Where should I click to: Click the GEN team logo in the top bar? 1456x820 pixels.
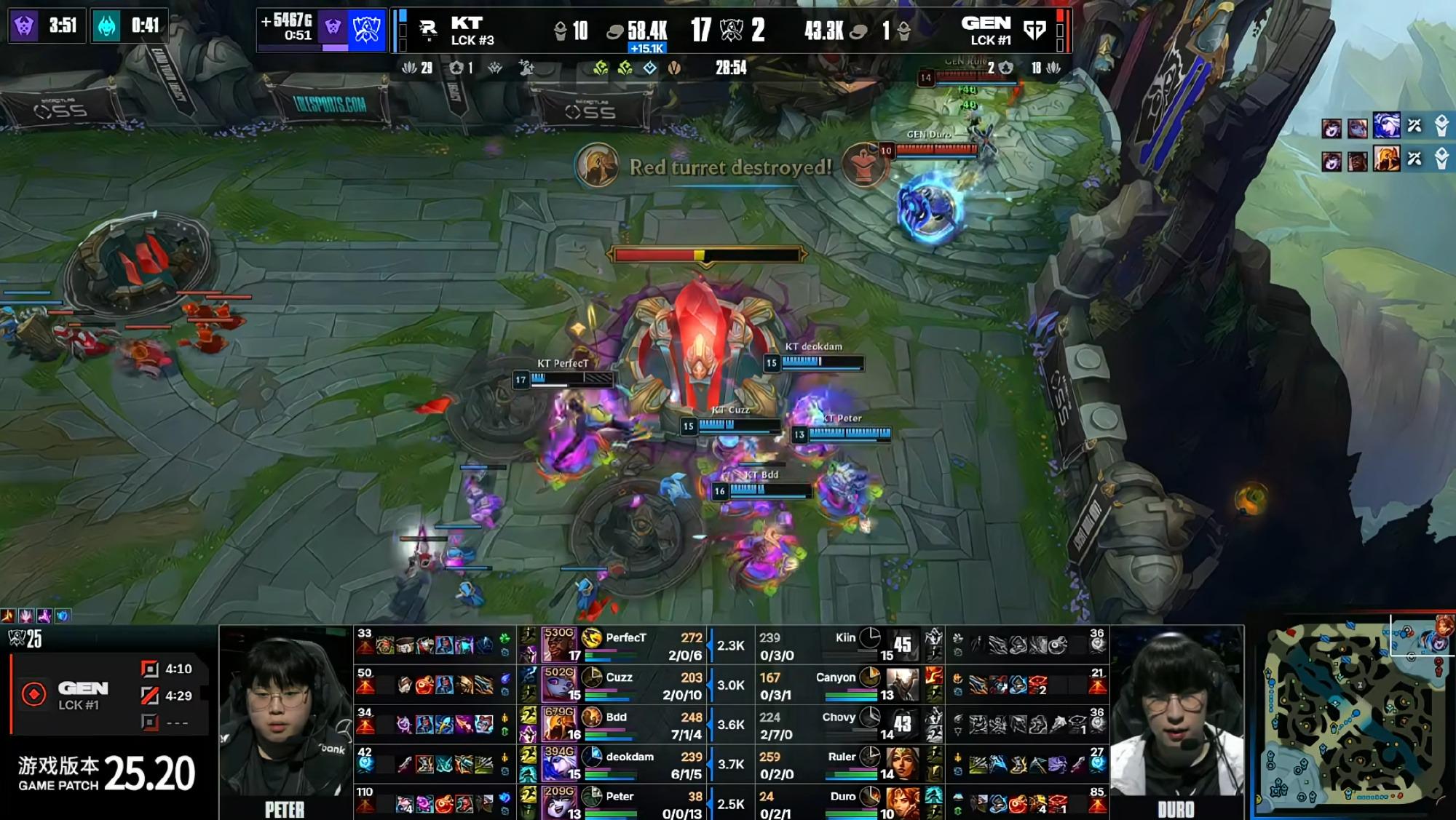1034,30
